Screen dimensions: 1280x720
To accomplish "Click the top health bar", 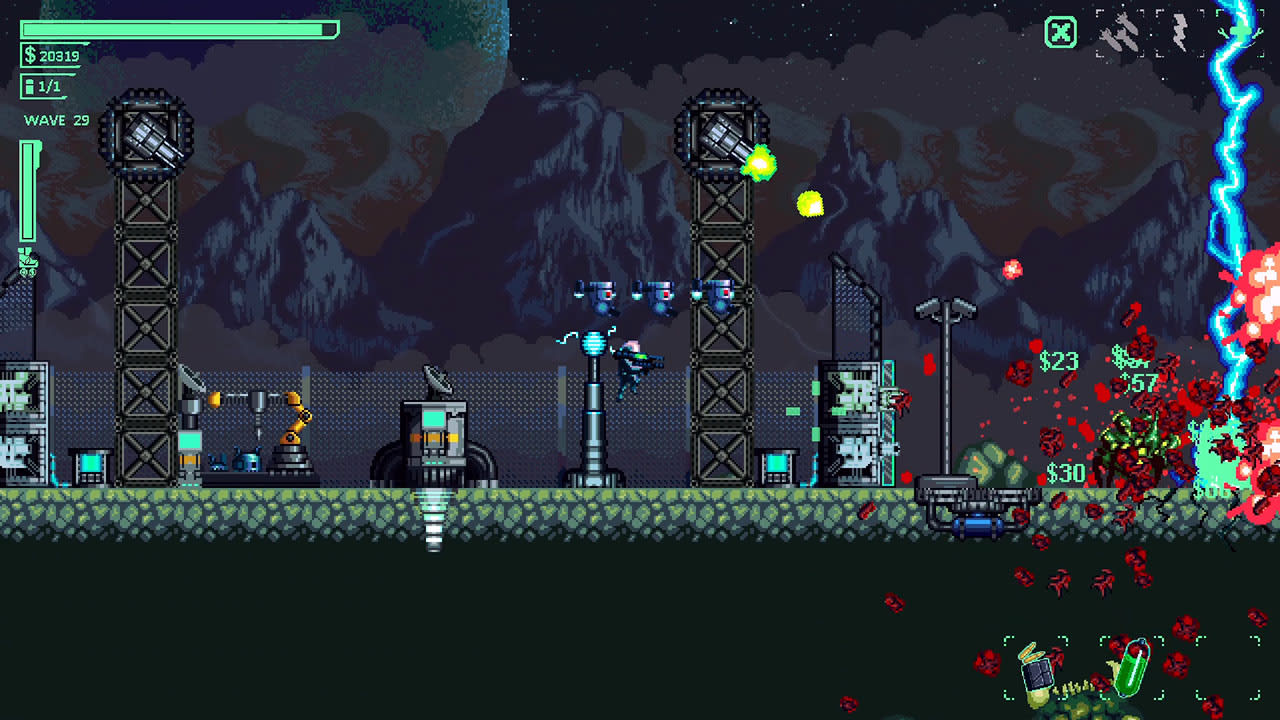I will coord(180,30).
